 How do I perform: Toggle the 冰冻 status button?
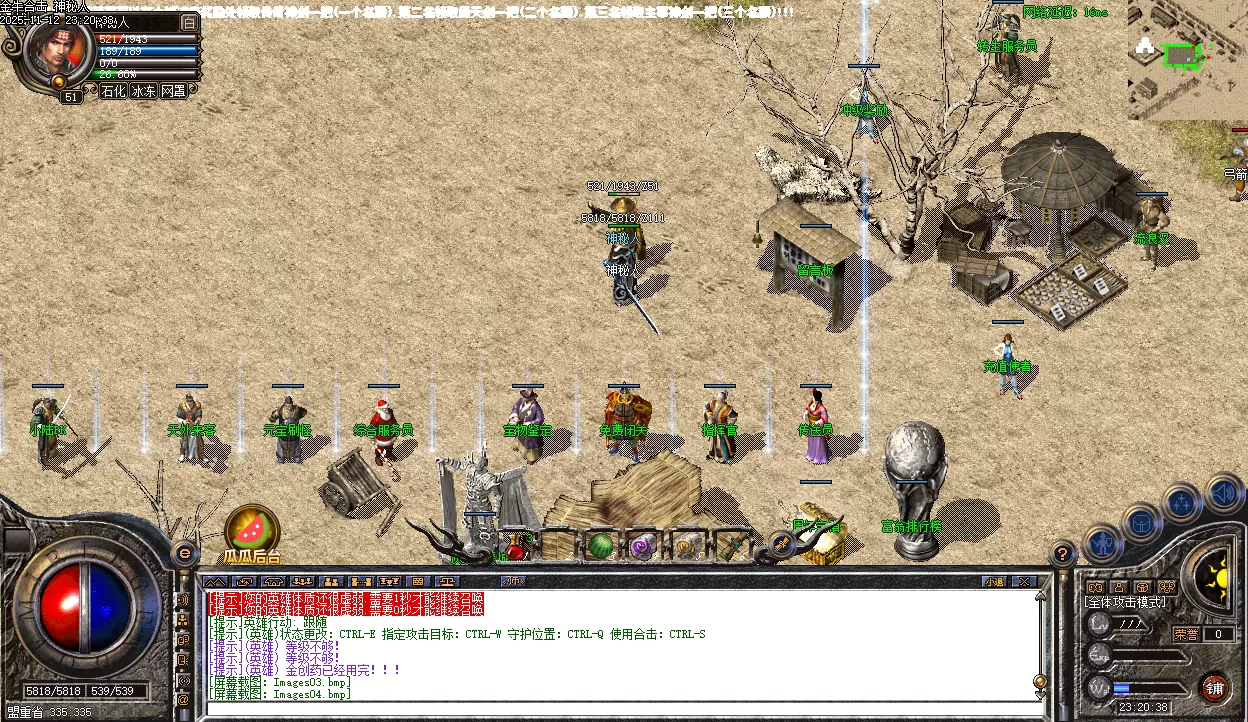(x=143, y=91)
